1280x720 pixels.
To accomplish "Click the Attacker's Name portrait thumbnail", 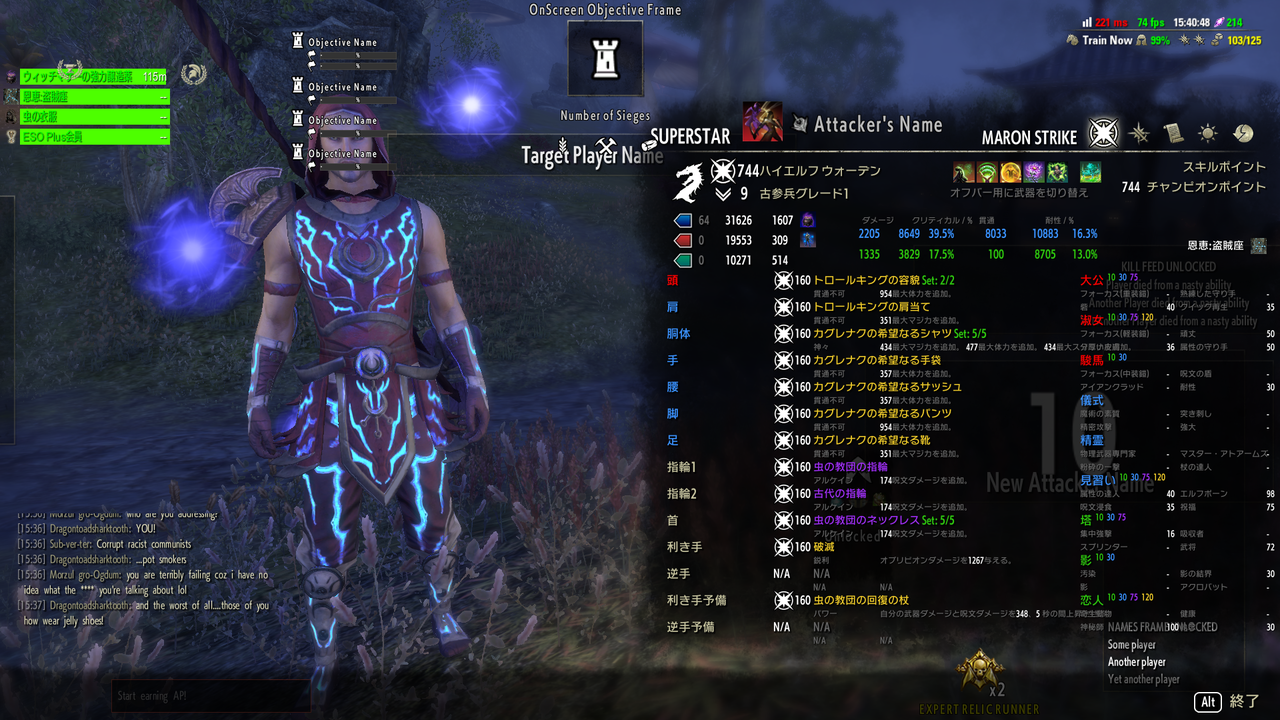I will click(763, 124).
